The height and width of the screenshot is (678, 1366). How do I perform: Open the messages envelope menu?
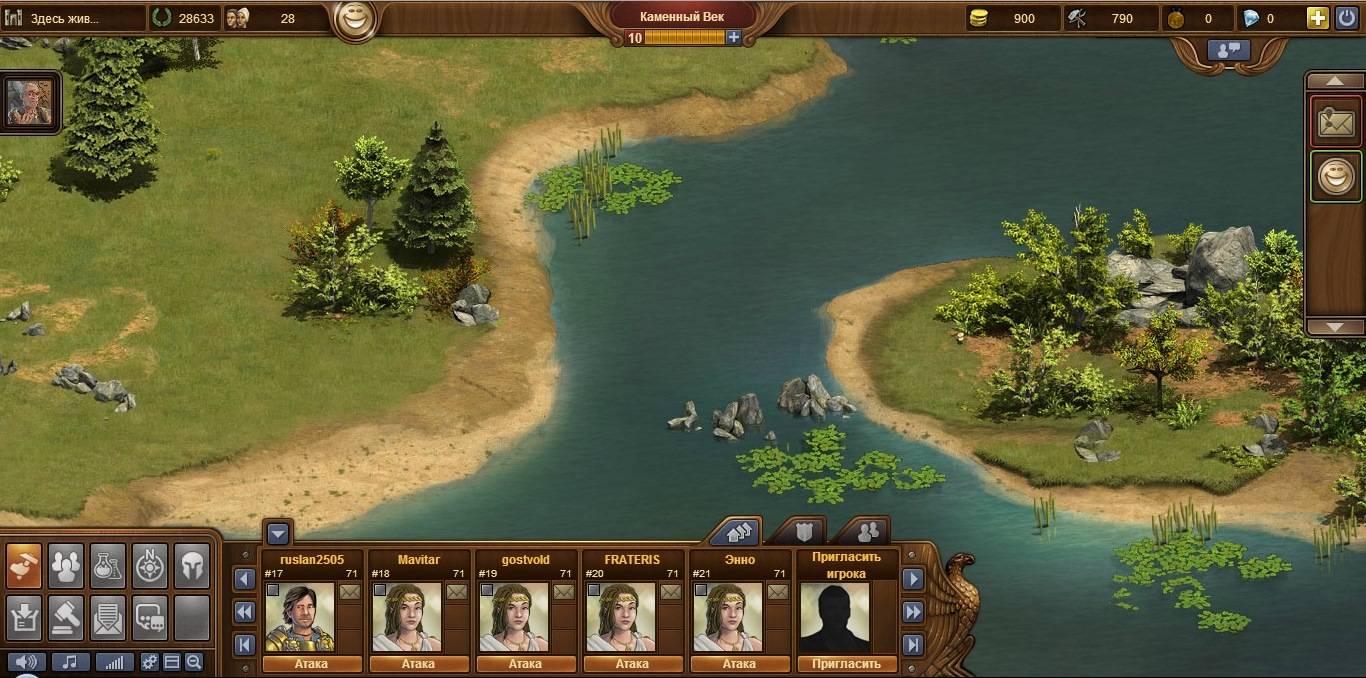[108, 617]
